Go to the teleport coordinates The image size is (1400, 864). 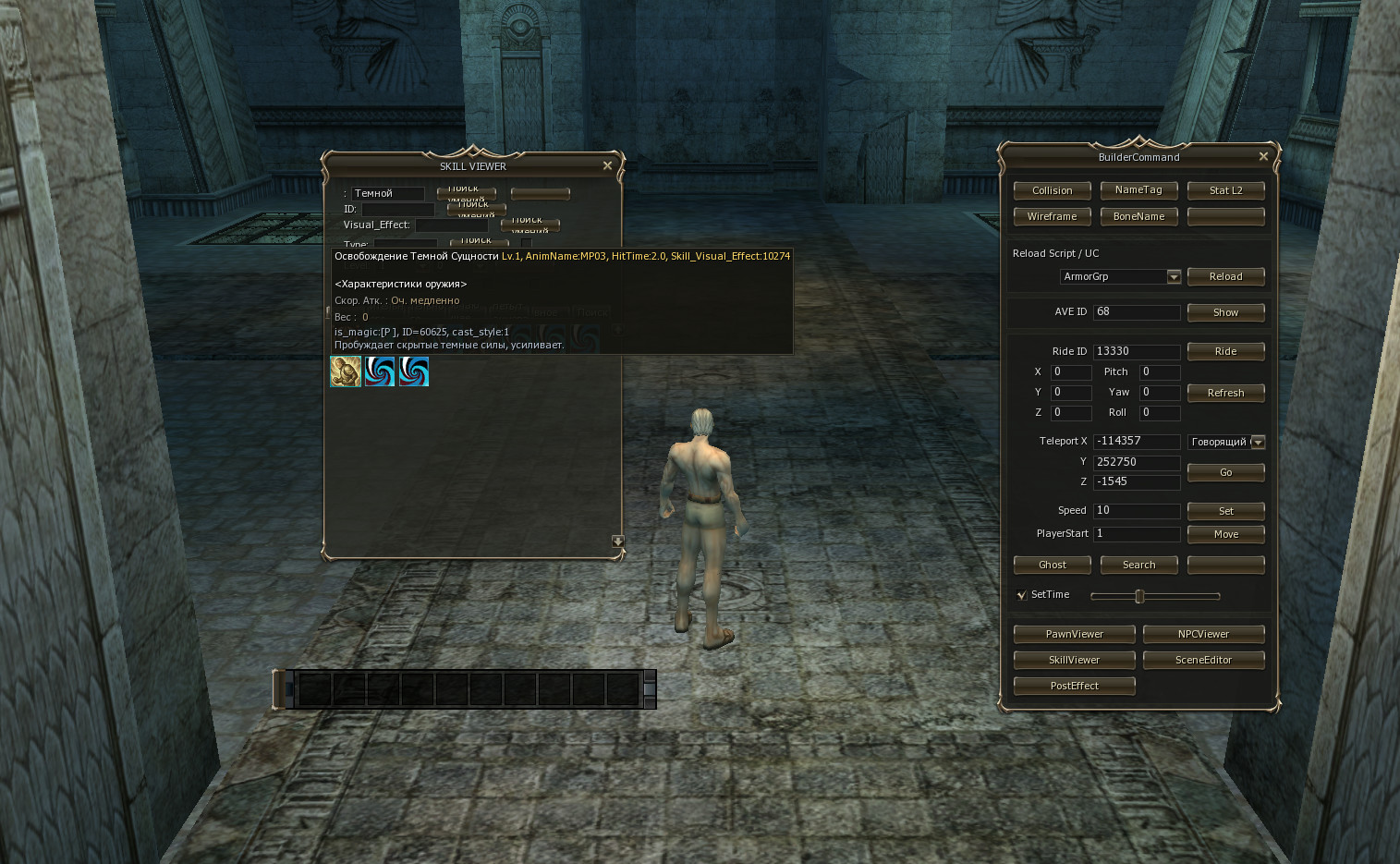point(1225,472)
